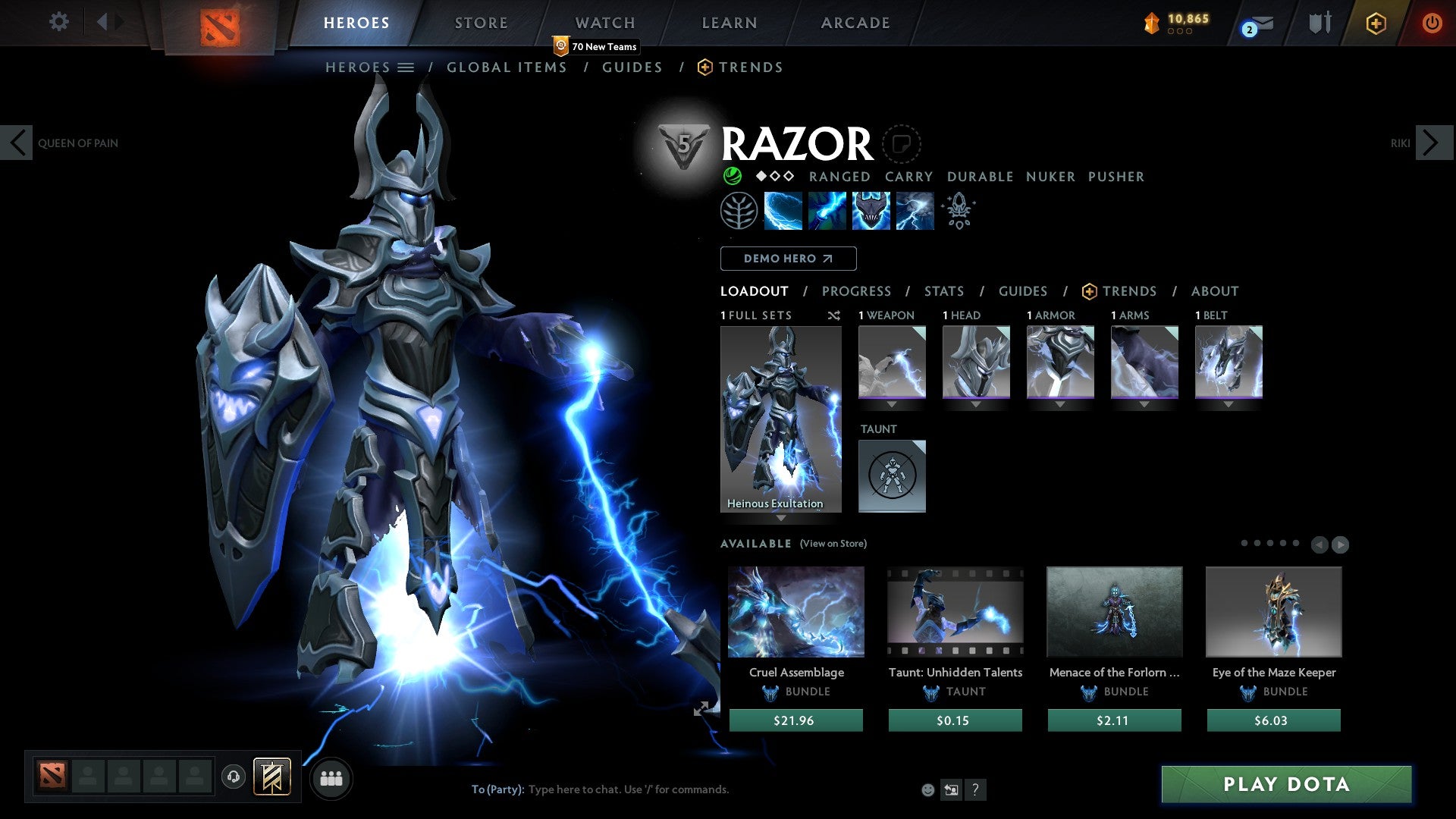Open the friends list icon bottom right
The image size is (1456, 819).
[x=331, y=778]
